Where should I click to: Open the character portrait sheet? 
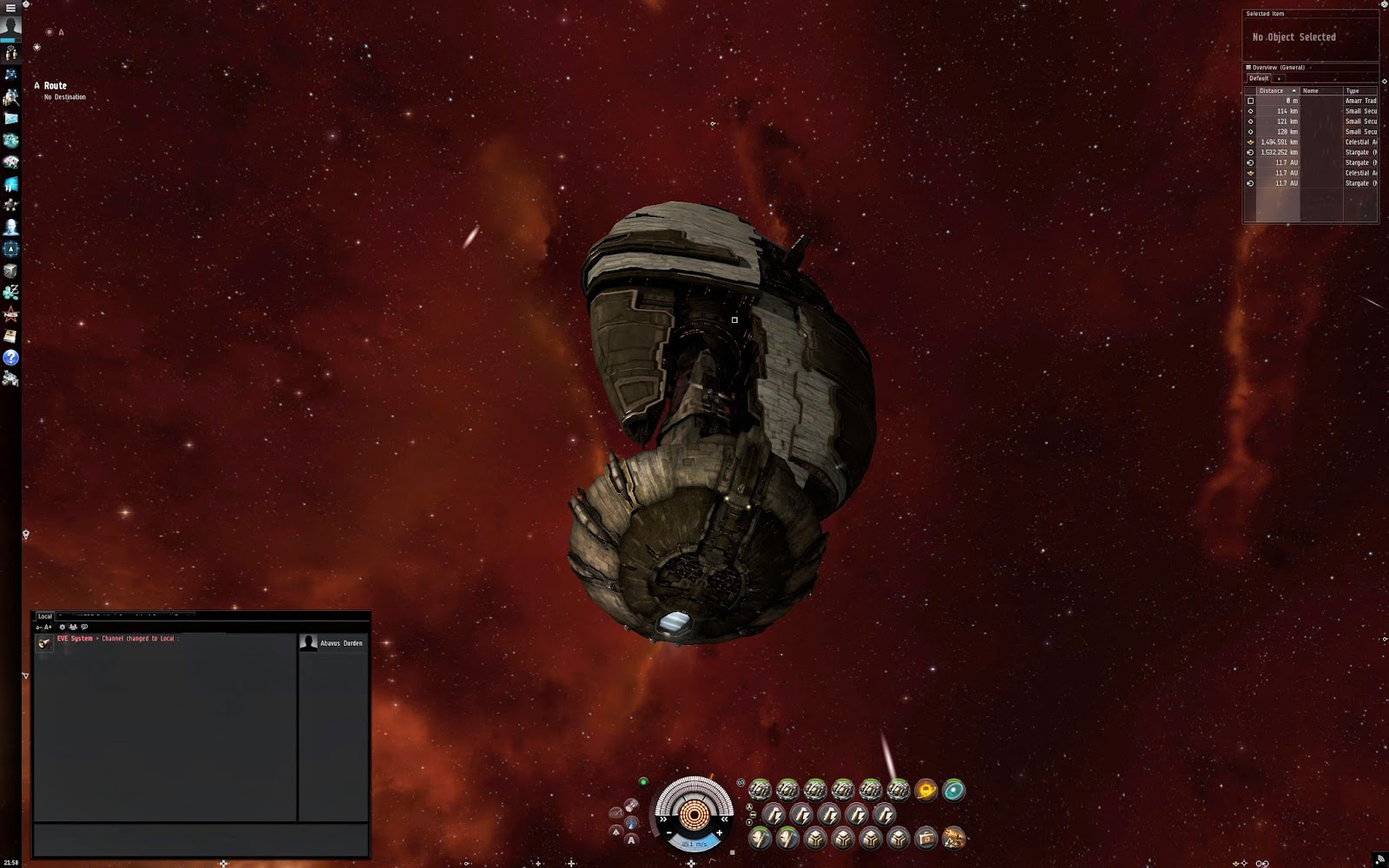coord(10,27)
